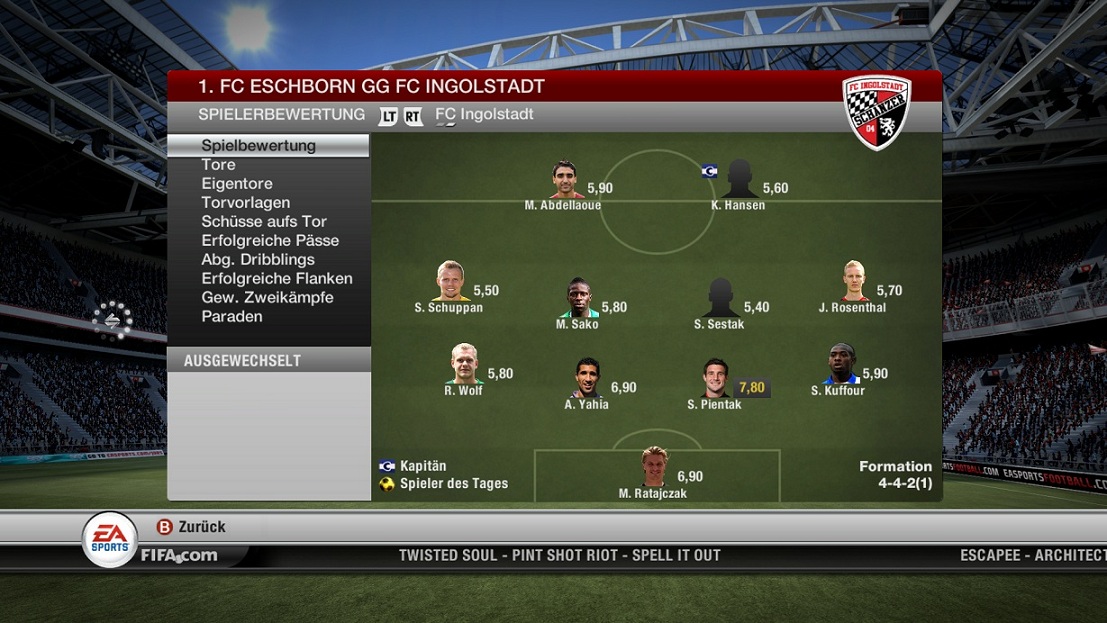The width and height of the screenshot is (1107, 623).
Task: Pick goalkeeper M. Ratajczak
Action: click(654, 468)
